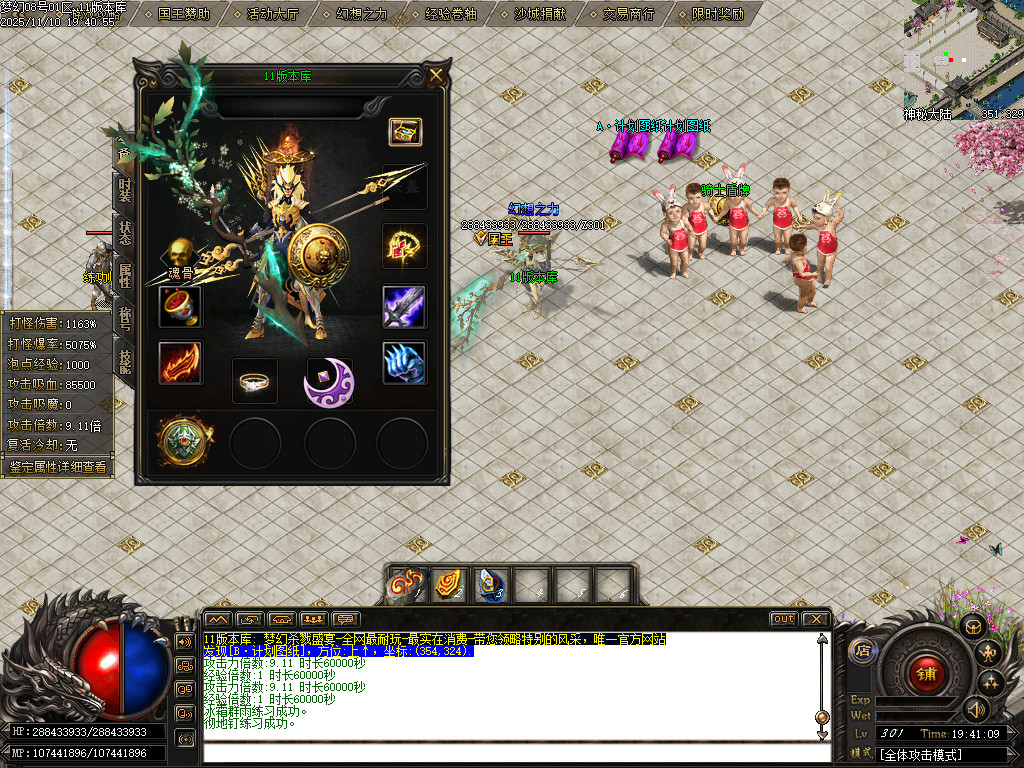The image size is (1024, 768).
Task: Switch to the 时装 tab
Action: (x=124, y=190)
